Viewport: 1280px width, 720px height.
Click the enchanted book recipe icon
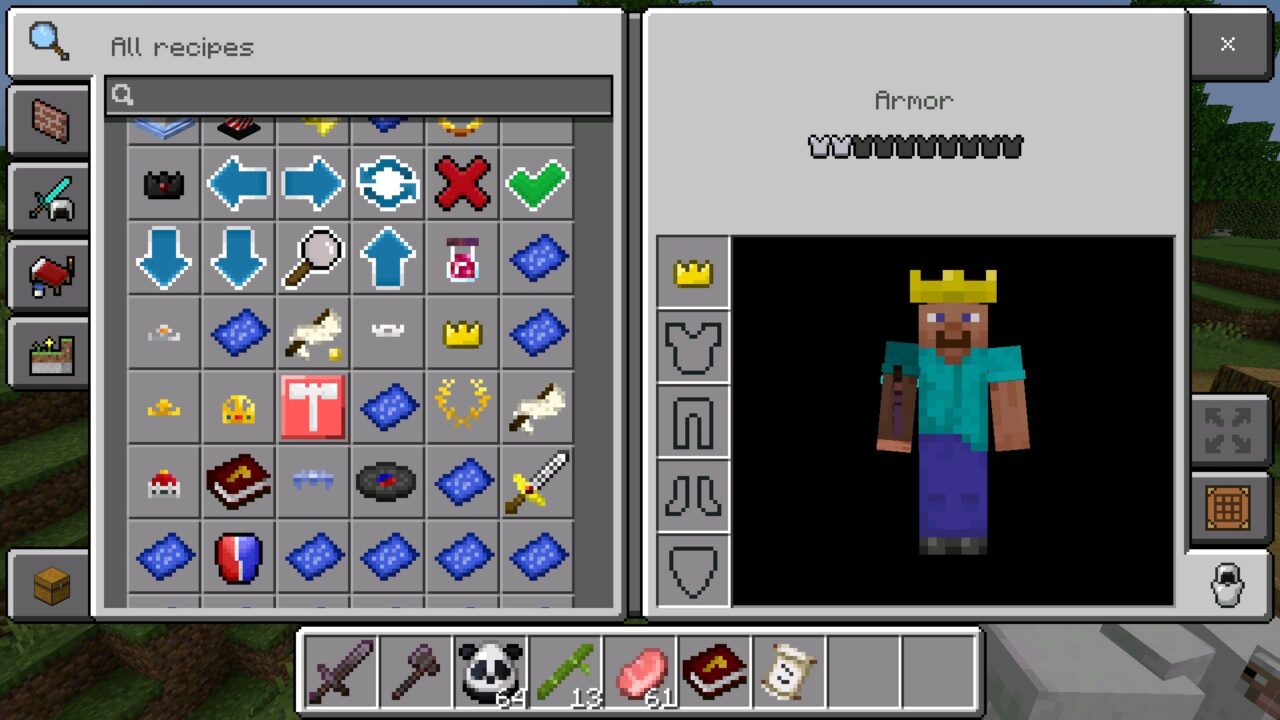coord(238,483)
